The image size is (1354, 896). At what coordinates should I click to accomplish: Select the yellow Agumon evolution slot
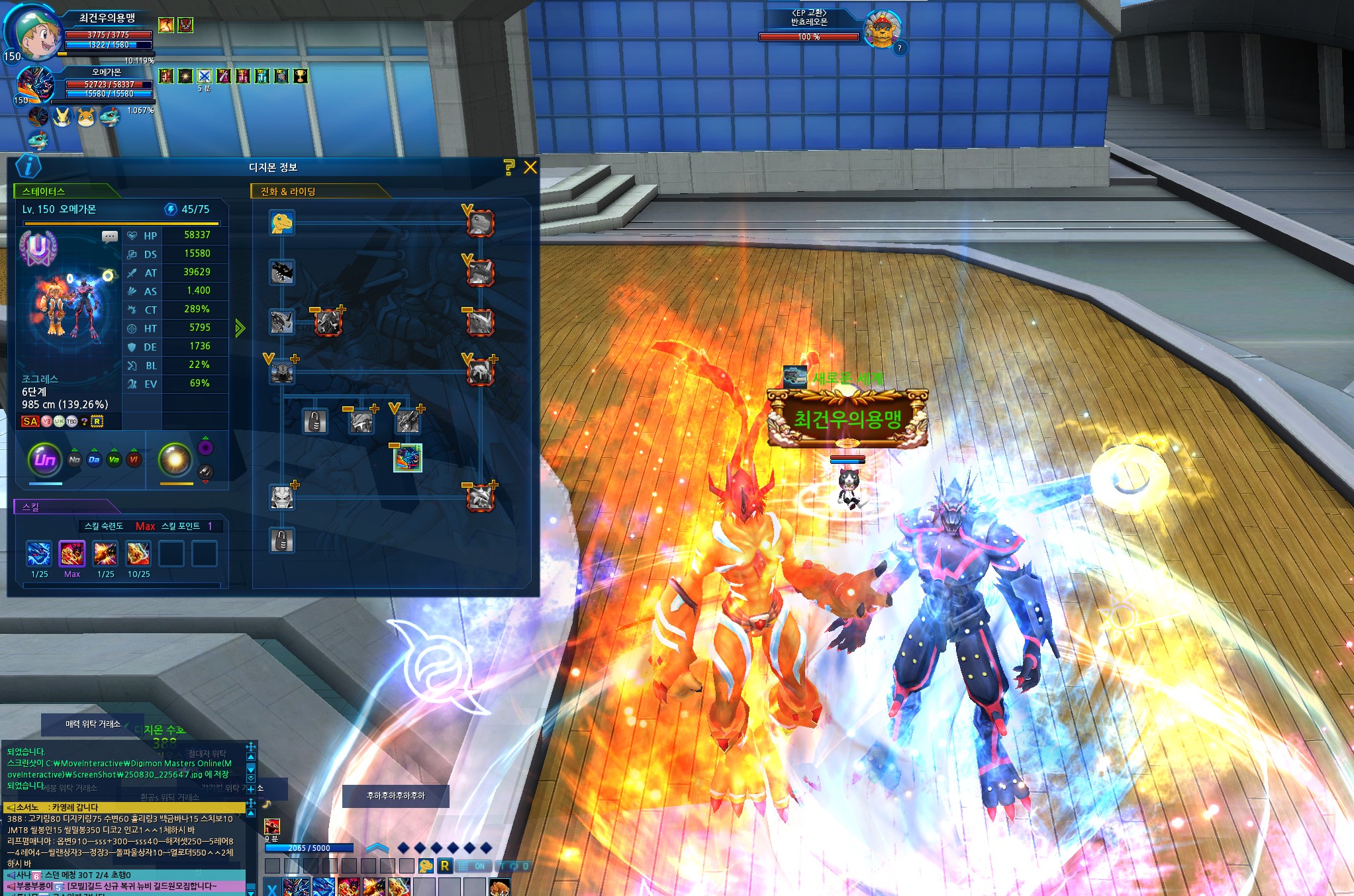point(282,222)
